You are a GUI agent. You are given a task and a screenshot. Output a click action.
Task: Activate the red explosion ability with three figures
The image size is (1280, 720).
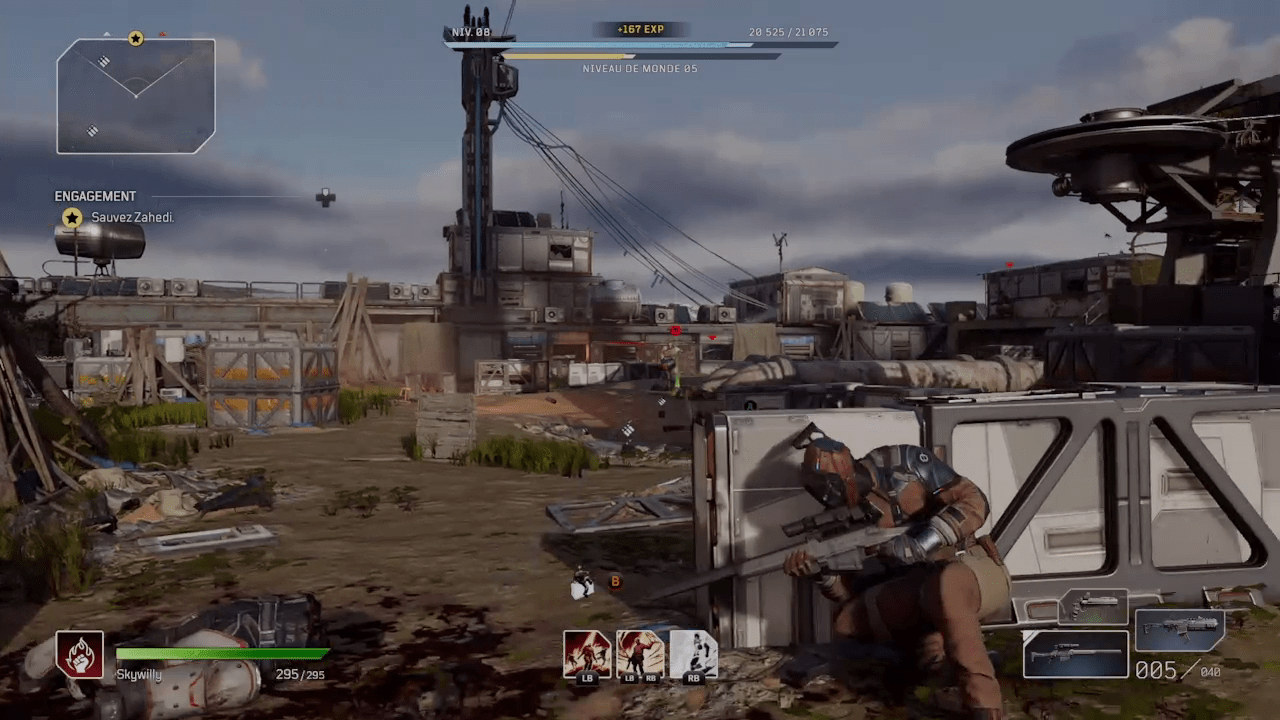pos(587,653)
